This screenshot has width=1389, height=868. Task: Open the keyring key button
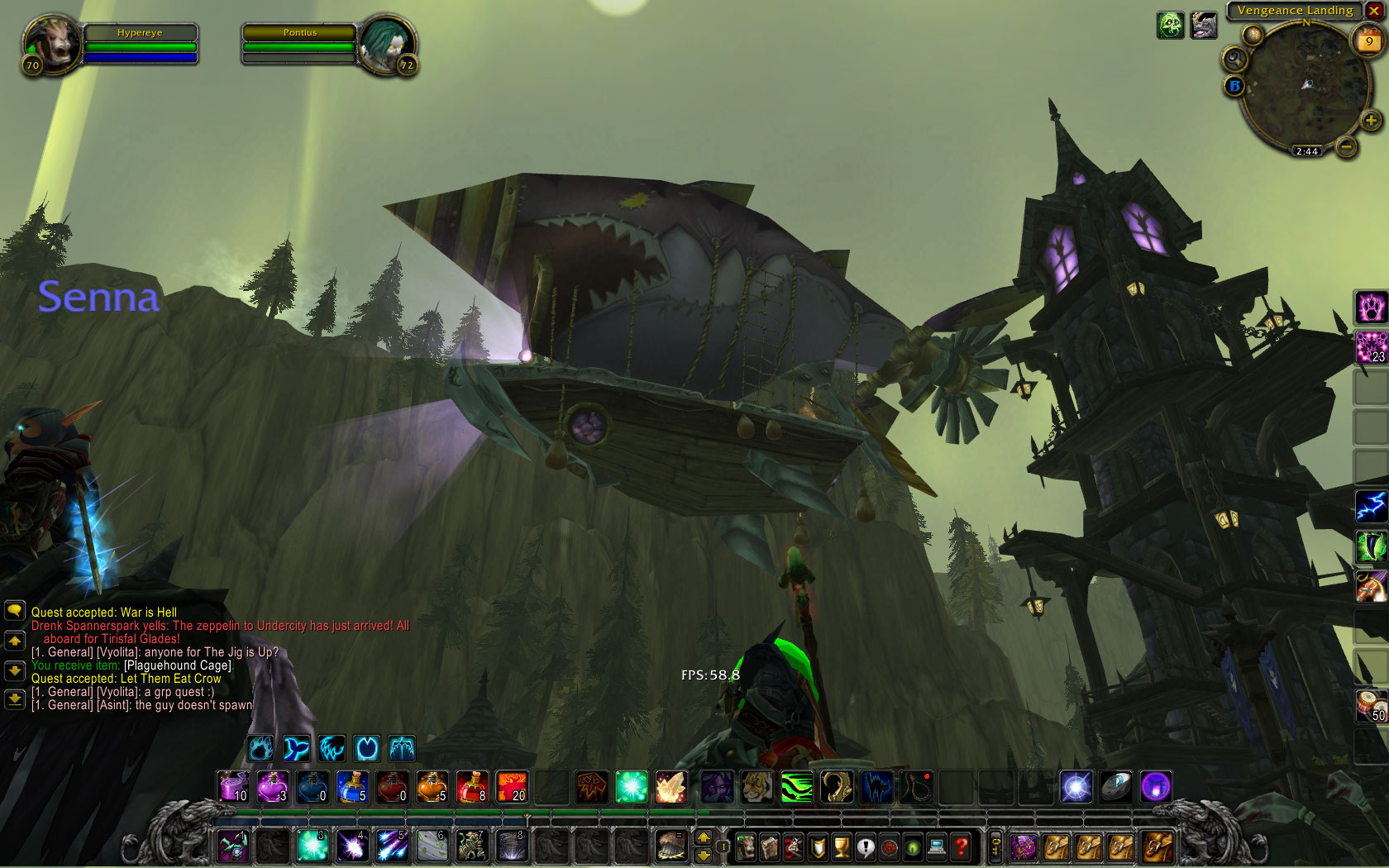click(995, 847)
